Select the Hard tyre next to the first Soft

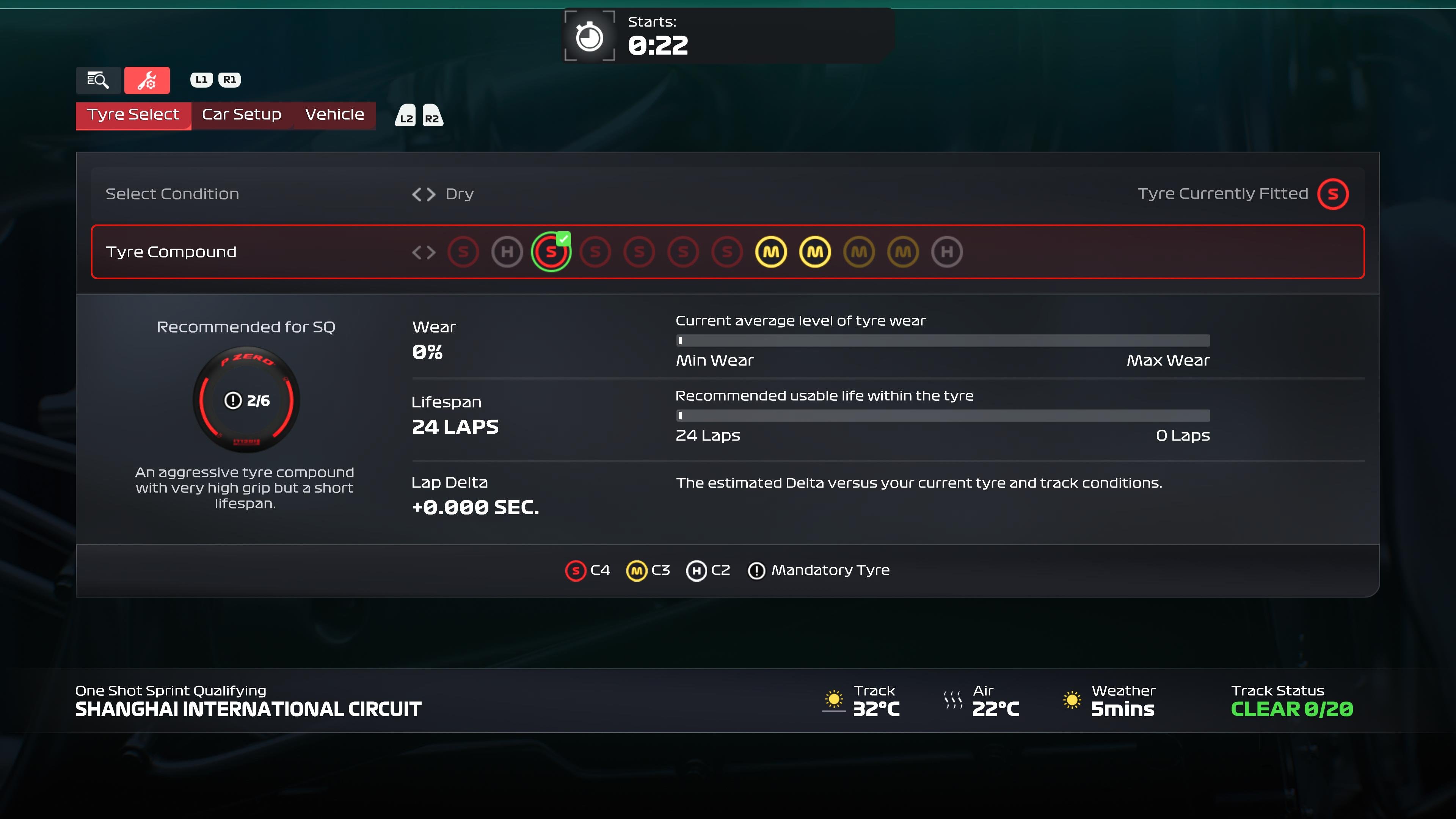tap(507, 252)
